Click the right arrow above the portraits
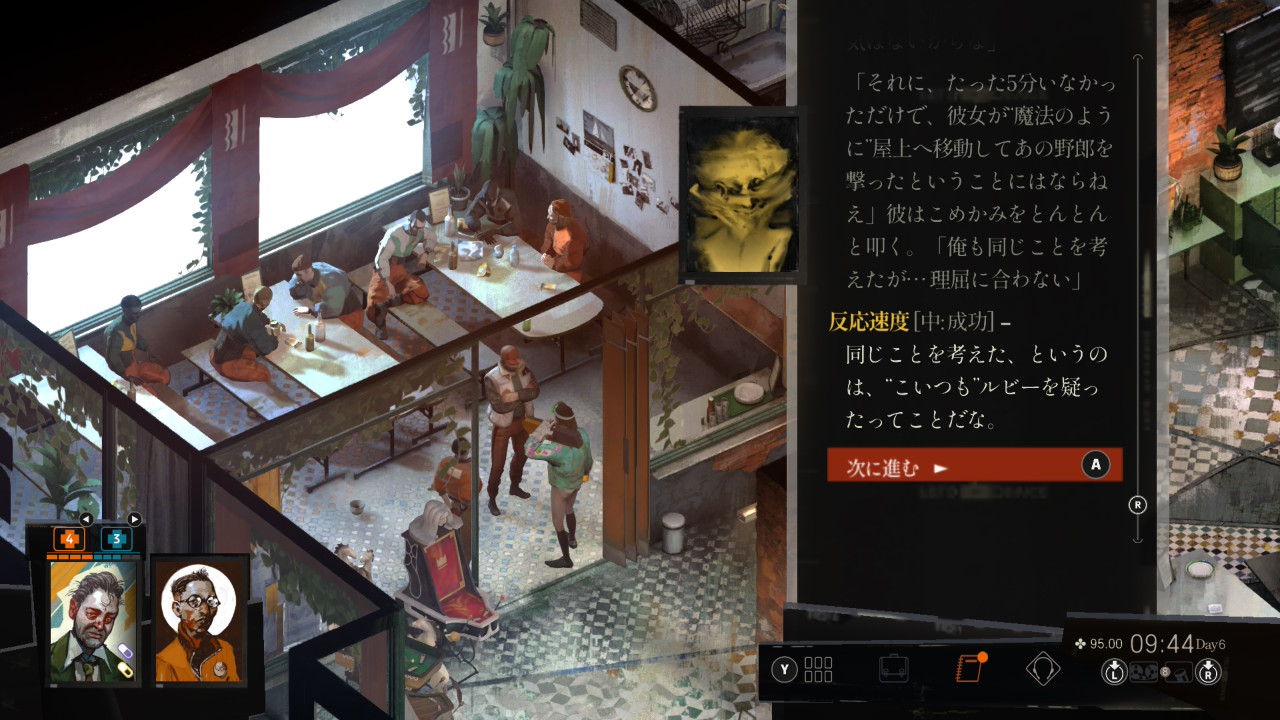This screenshot has height=720, width=1280. pyautogui.click(x=134, y=519)
